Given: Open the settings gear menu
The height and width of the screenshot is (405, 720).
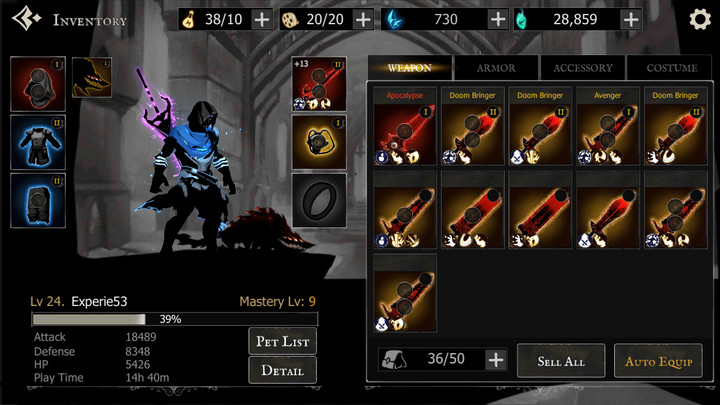Looking at the screenshot, I should click(x=700, y=19).
